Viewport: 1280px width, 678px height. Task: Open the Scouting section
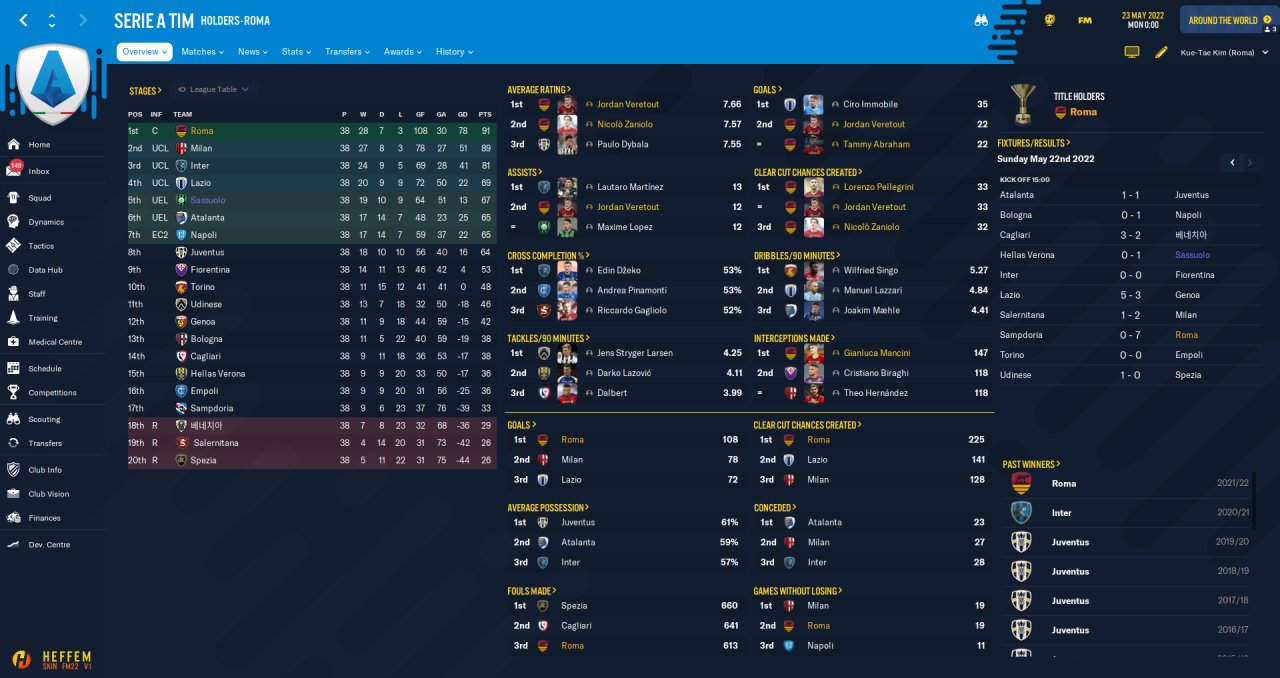click(x=44, y=419)
